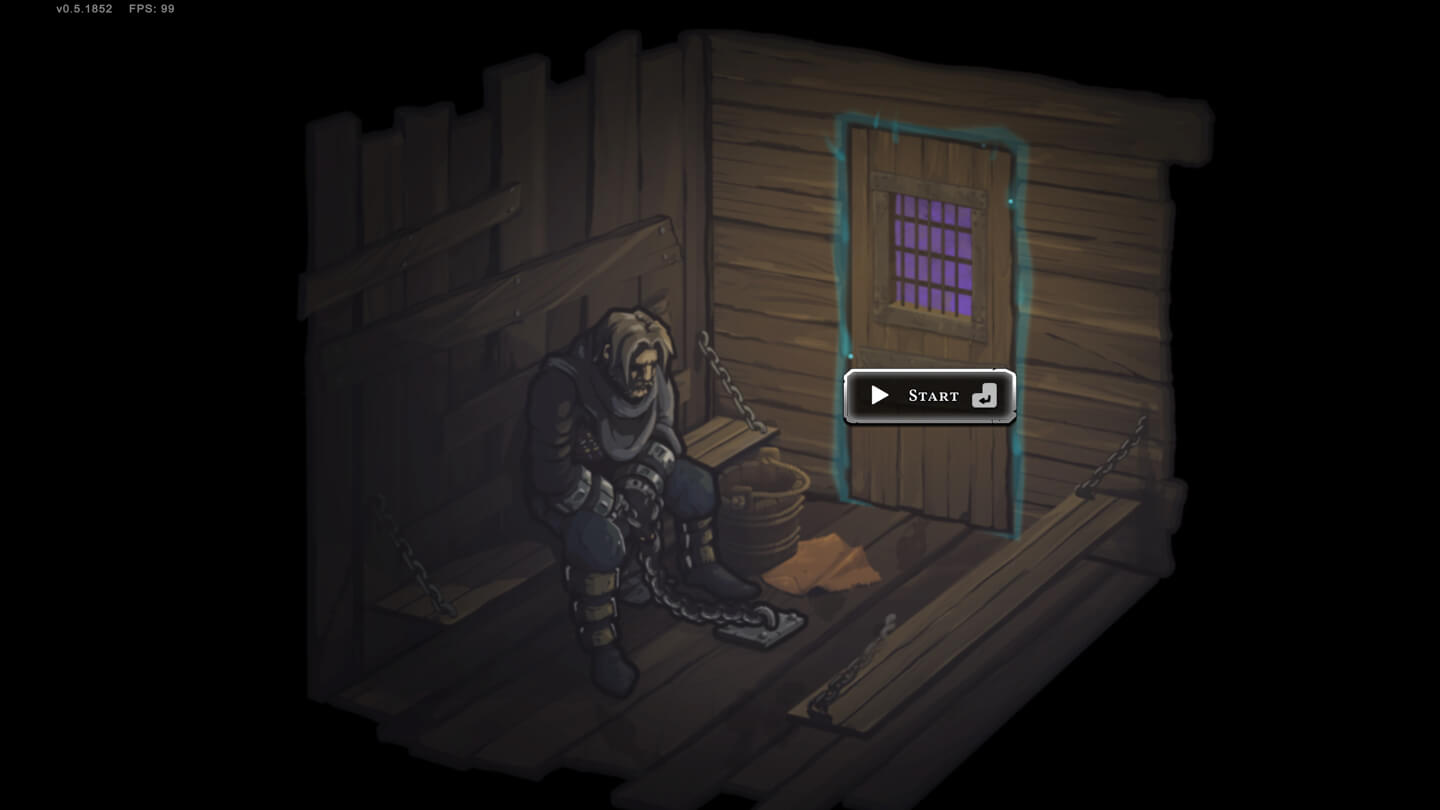Click the purple barred window on the door
Viewport: 1440px width, 810px height.
coord(932,252)
